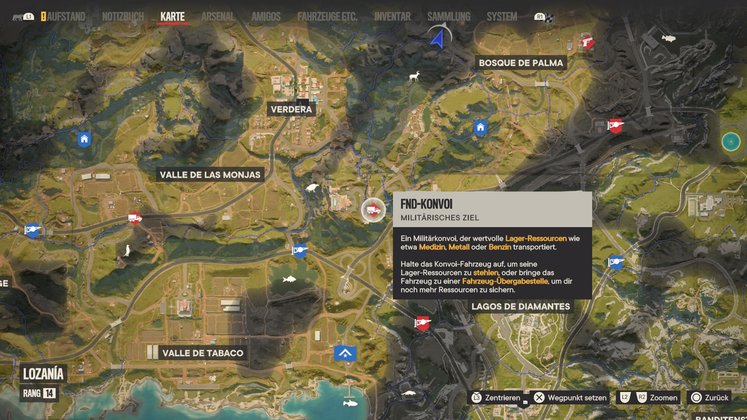Select the blue house marker below Bosque de Palma
Screen dimensions: 747x420
[481, 127]
